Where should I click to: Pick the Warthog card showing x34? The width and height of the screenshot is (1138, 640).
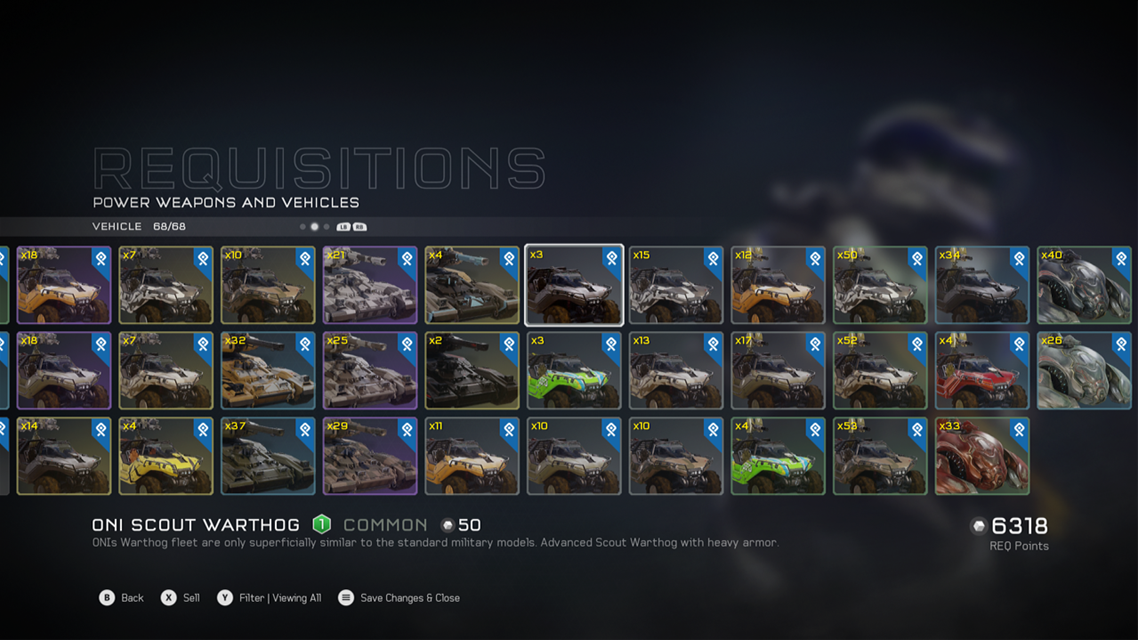click(x=982, y=286)
